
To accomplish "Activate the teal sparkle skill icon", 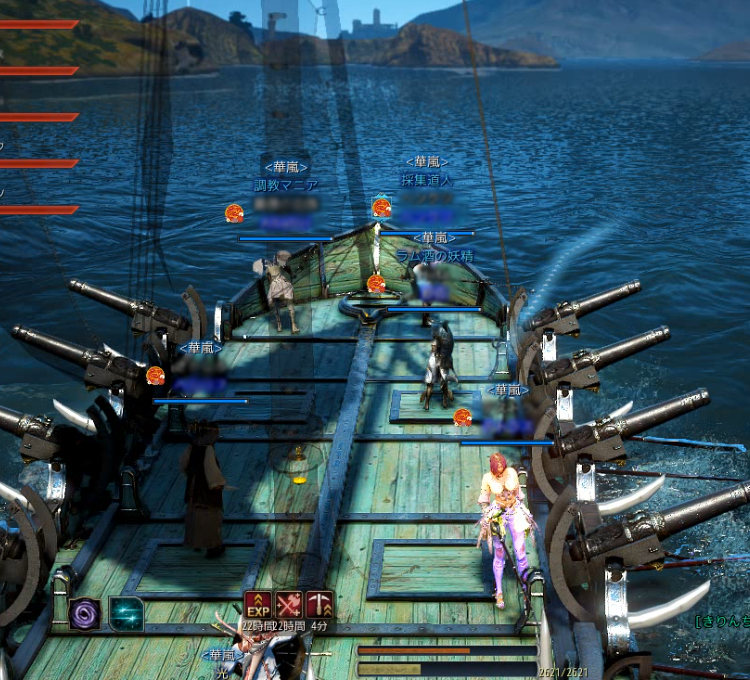I will pos(126,613).
